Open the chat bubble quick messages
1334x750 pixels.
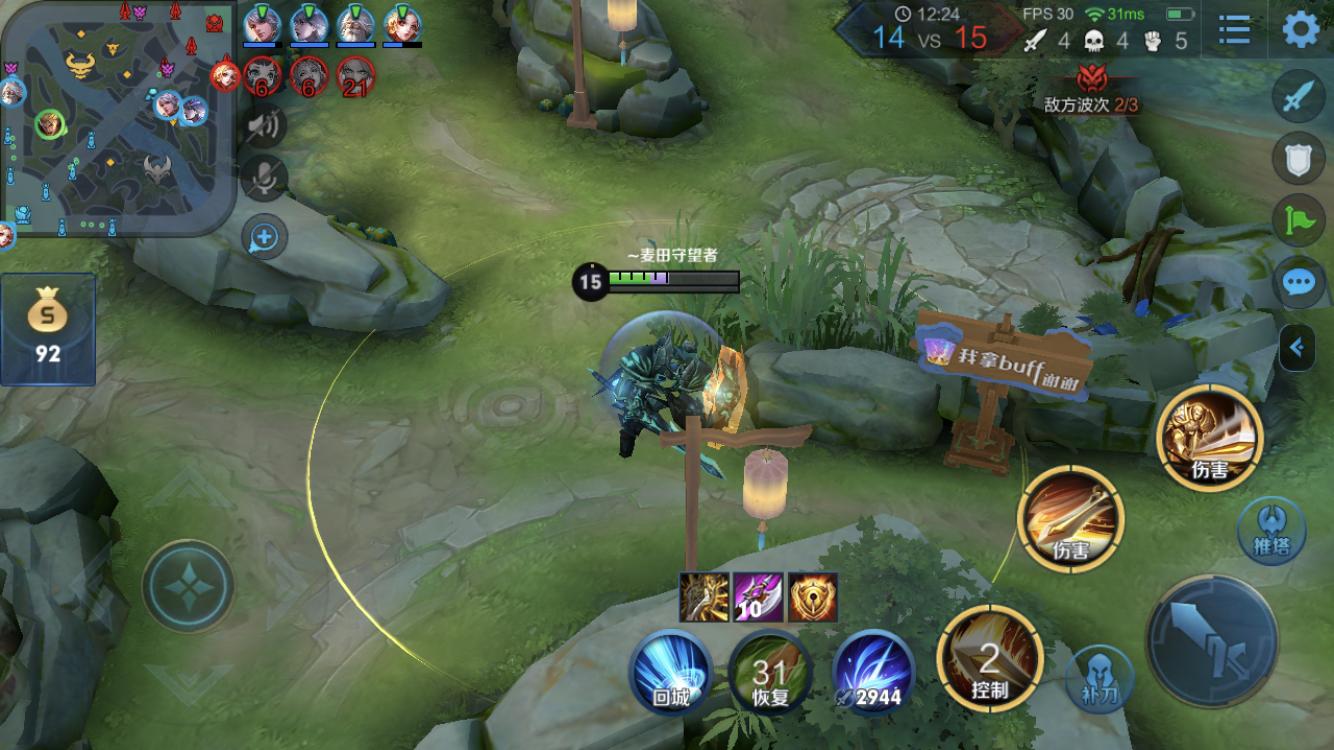coord(1298,283)
